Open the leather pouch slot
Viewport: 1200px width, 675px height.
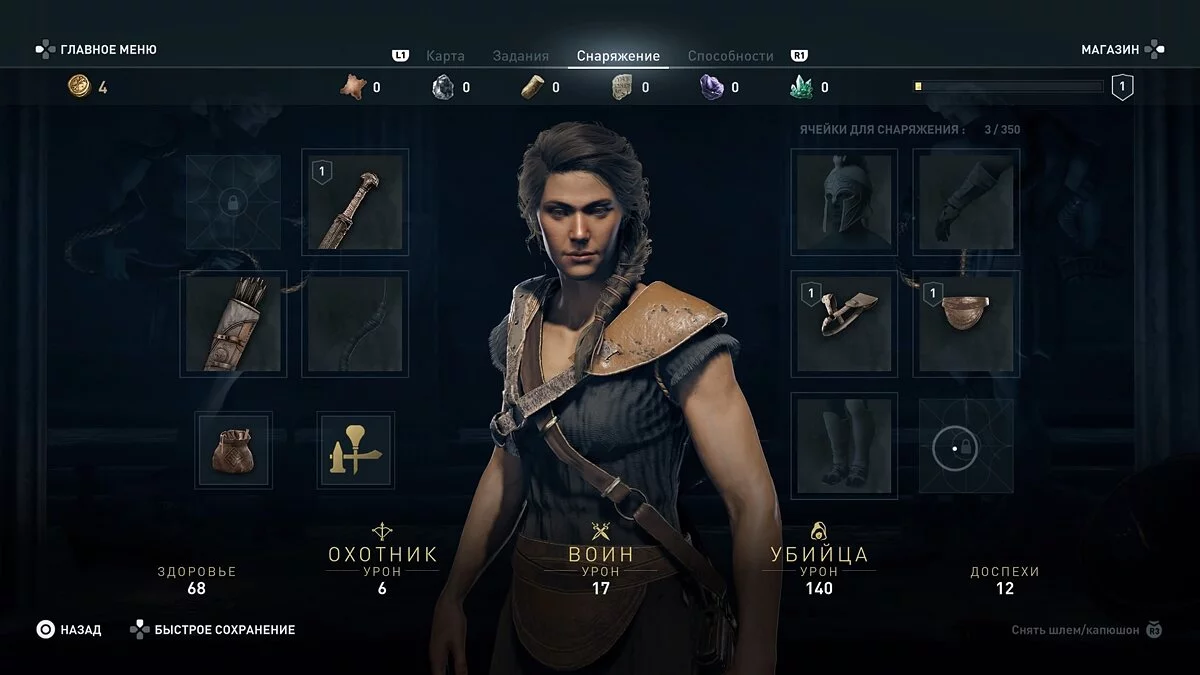[233, 451]
